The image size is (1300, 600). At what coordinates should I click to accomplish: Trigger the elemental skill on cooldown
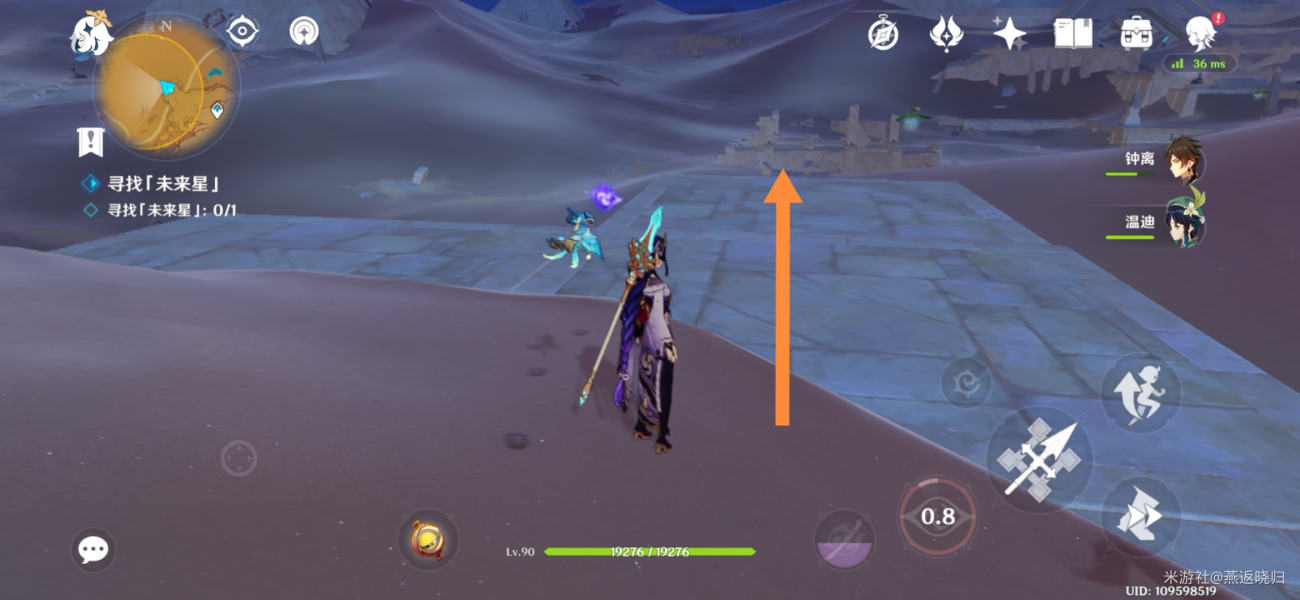pos(937,516)
